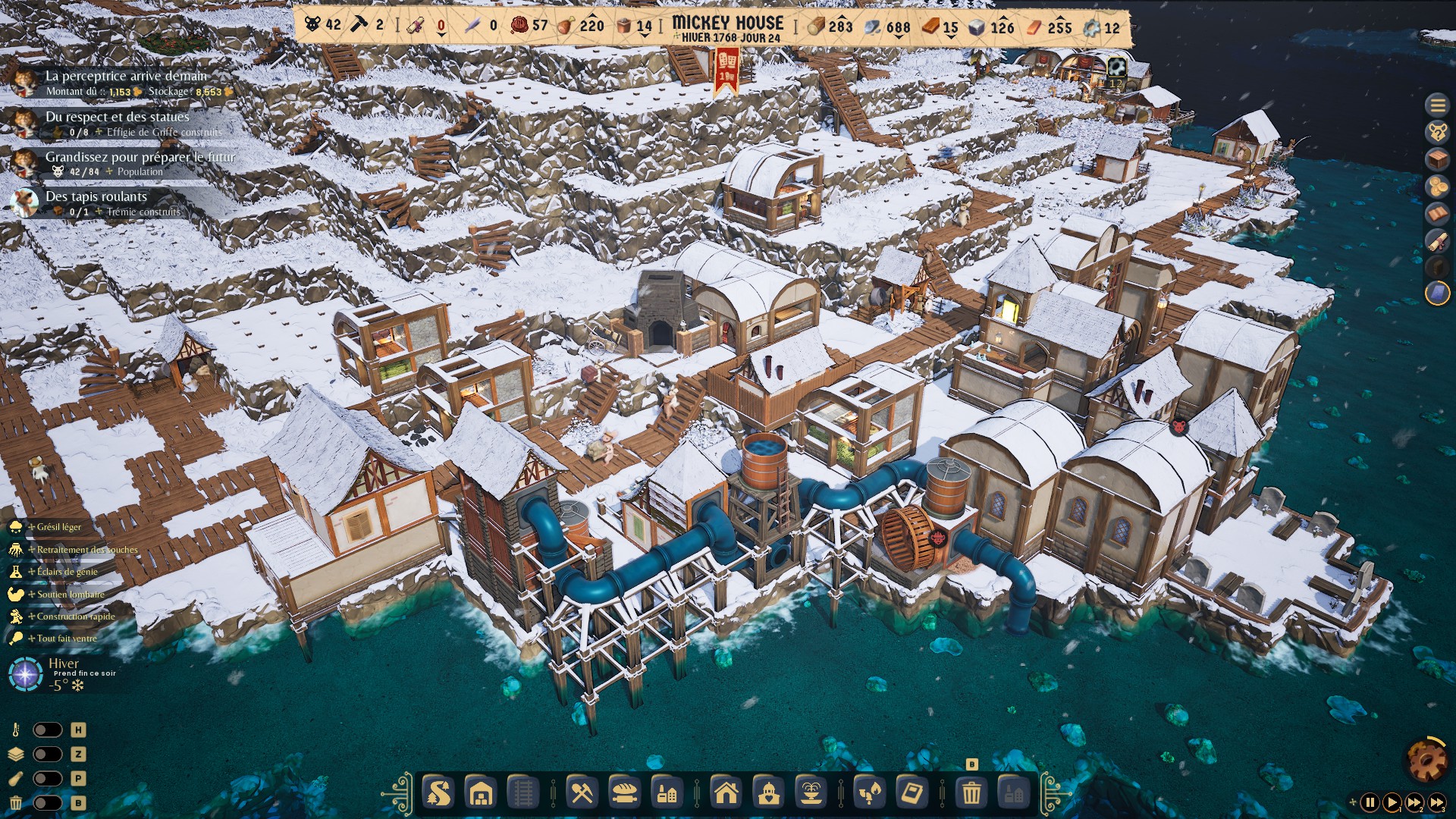Select the "Des tapis roulants" objective
This screenshot has height=819, width=1456.
tap(96, 196)
